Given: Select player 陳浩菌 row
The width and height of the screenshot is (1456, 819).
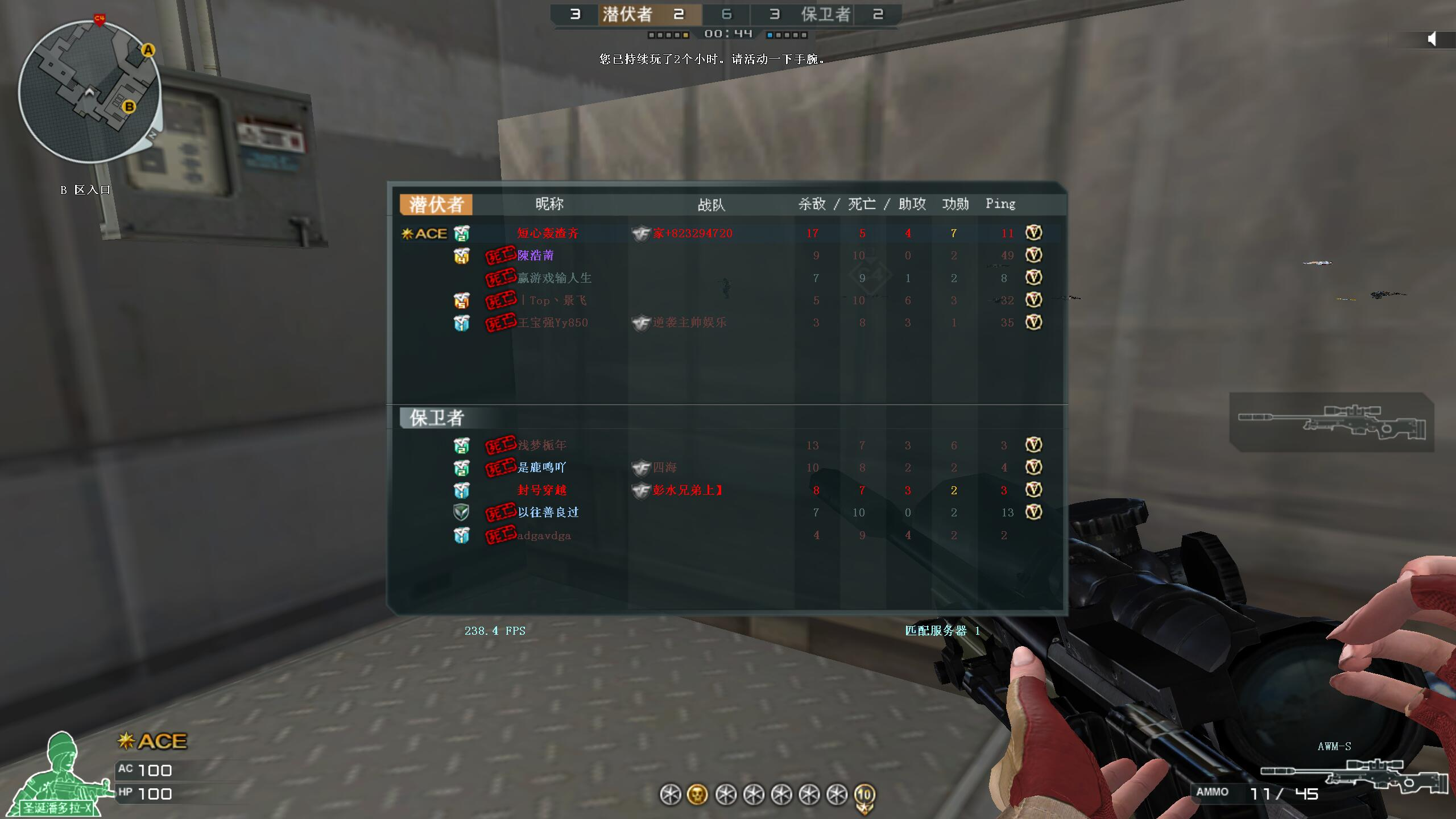Looking at the screenshot, I should pos(535,255).
